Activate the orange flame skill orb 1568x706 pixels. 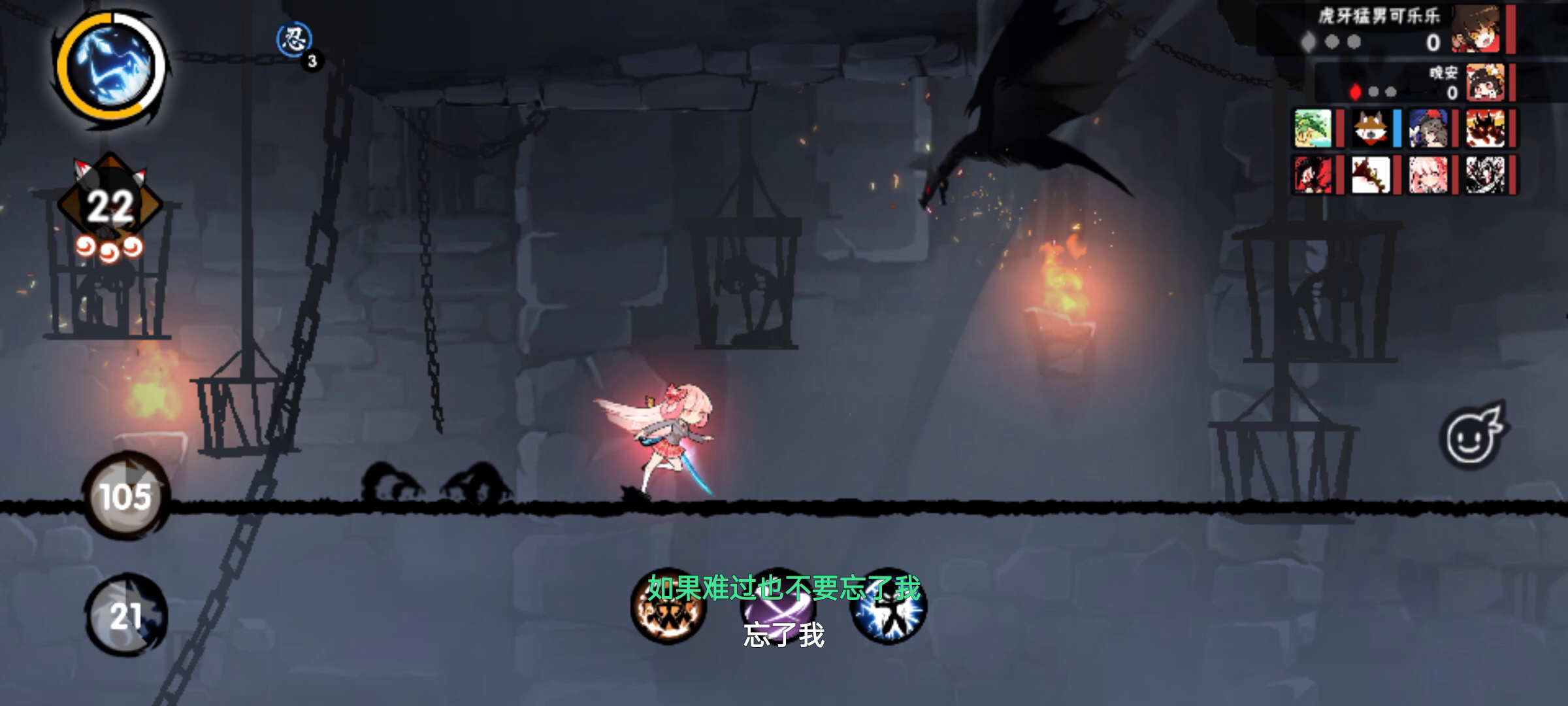[668, 606]
